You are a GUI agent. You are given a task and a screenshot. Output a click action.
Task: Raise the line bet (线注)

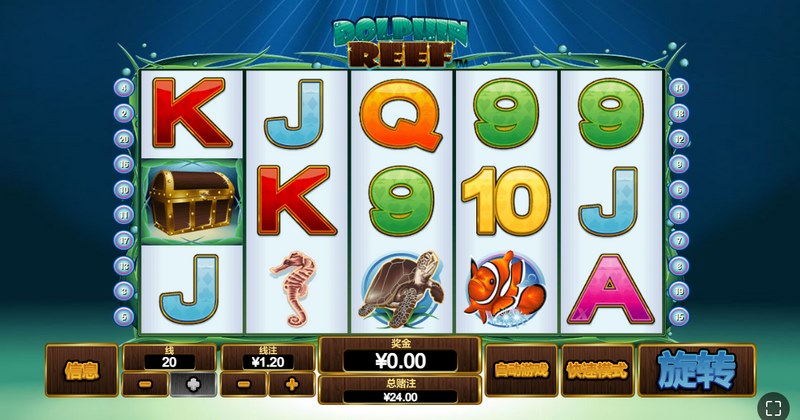(291, 384)
